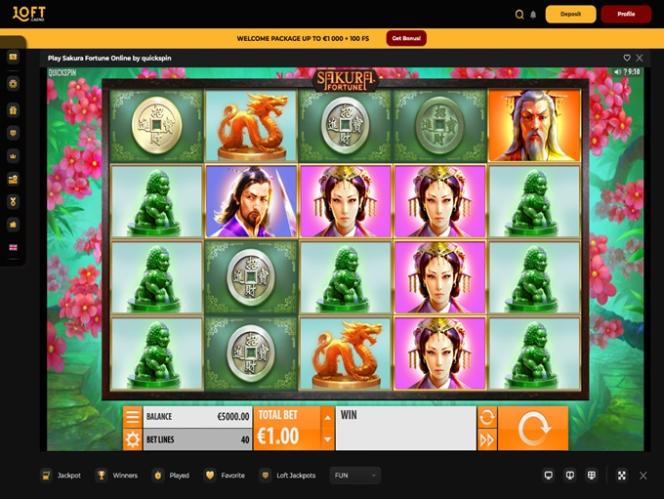Show recently Played games
Screen dimensions: 664x499
pyautogui.click(x=171, y=476)
